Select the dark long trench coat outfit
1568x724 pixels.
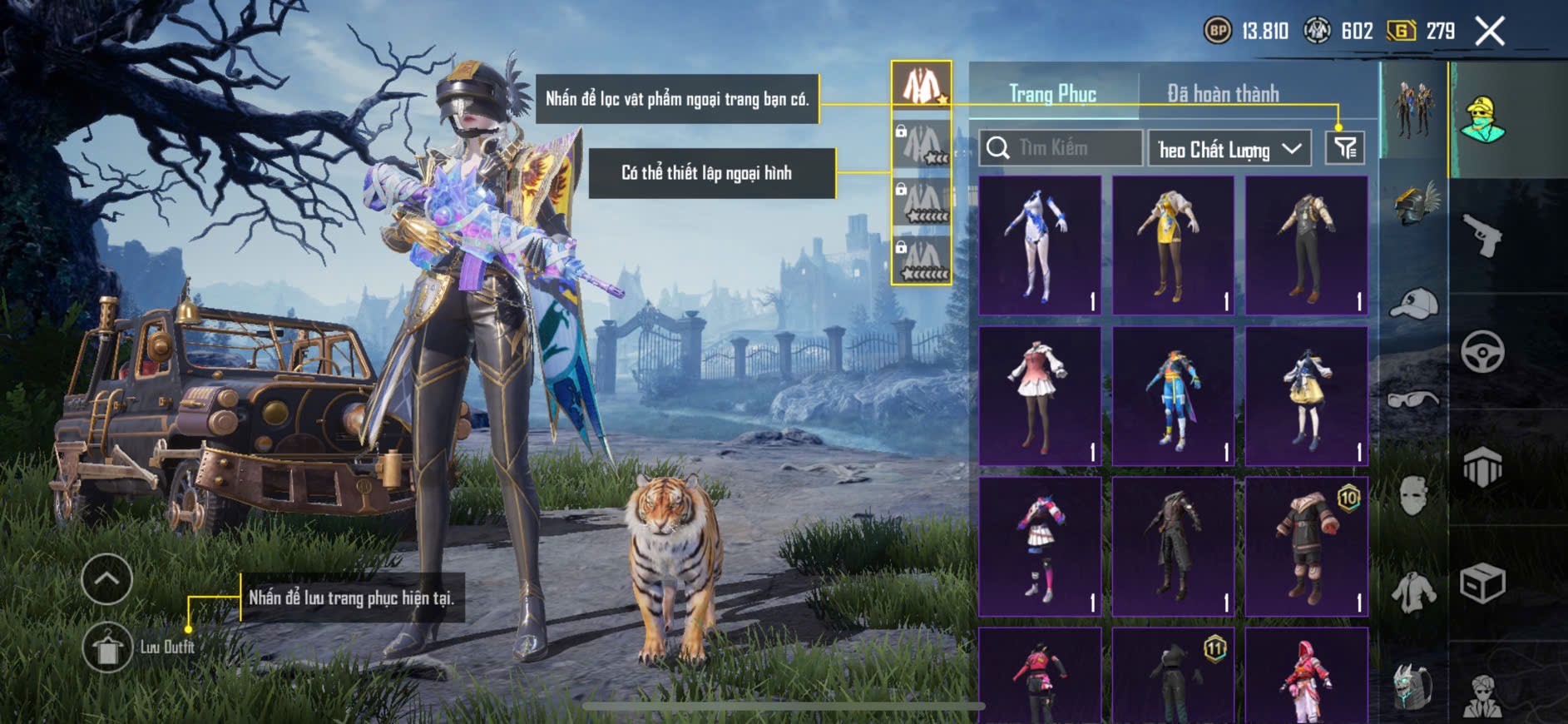pos(1173,546)
